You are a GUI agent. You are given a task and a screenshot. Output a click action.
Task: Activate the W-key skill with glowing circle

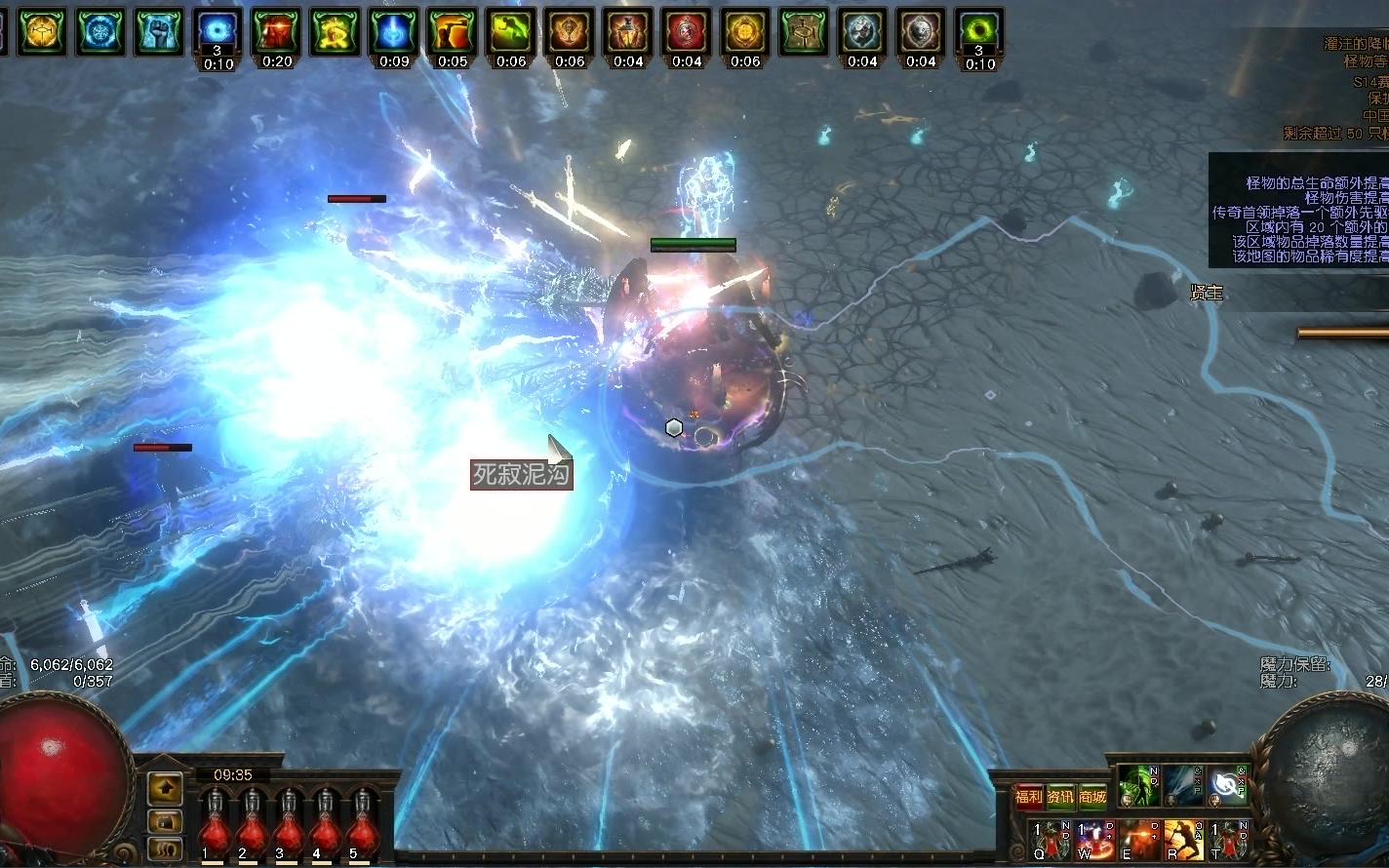click(1095, 840)
